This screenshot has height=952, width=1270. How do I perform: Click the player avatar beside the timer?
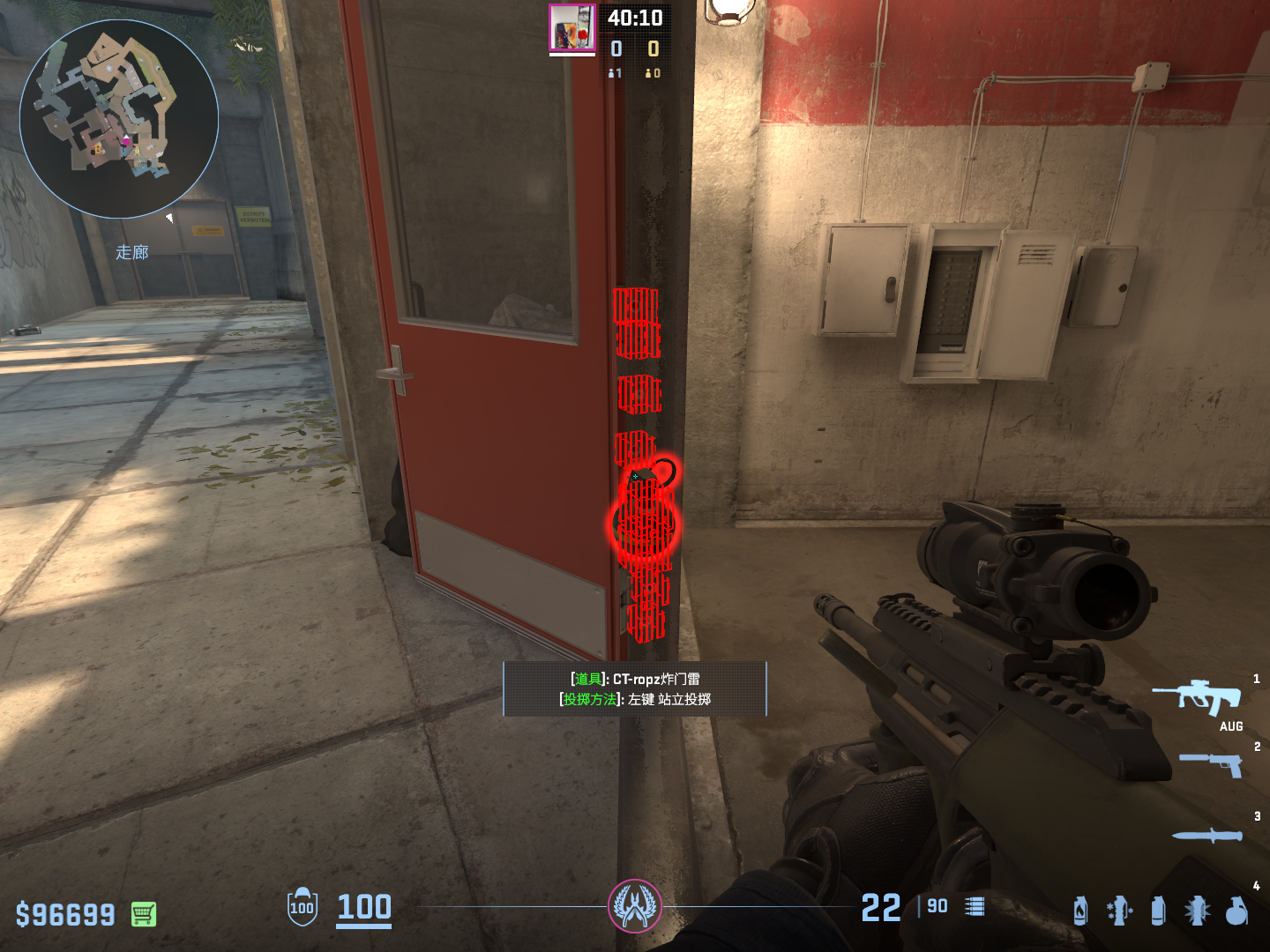click(x=572, y=28)
